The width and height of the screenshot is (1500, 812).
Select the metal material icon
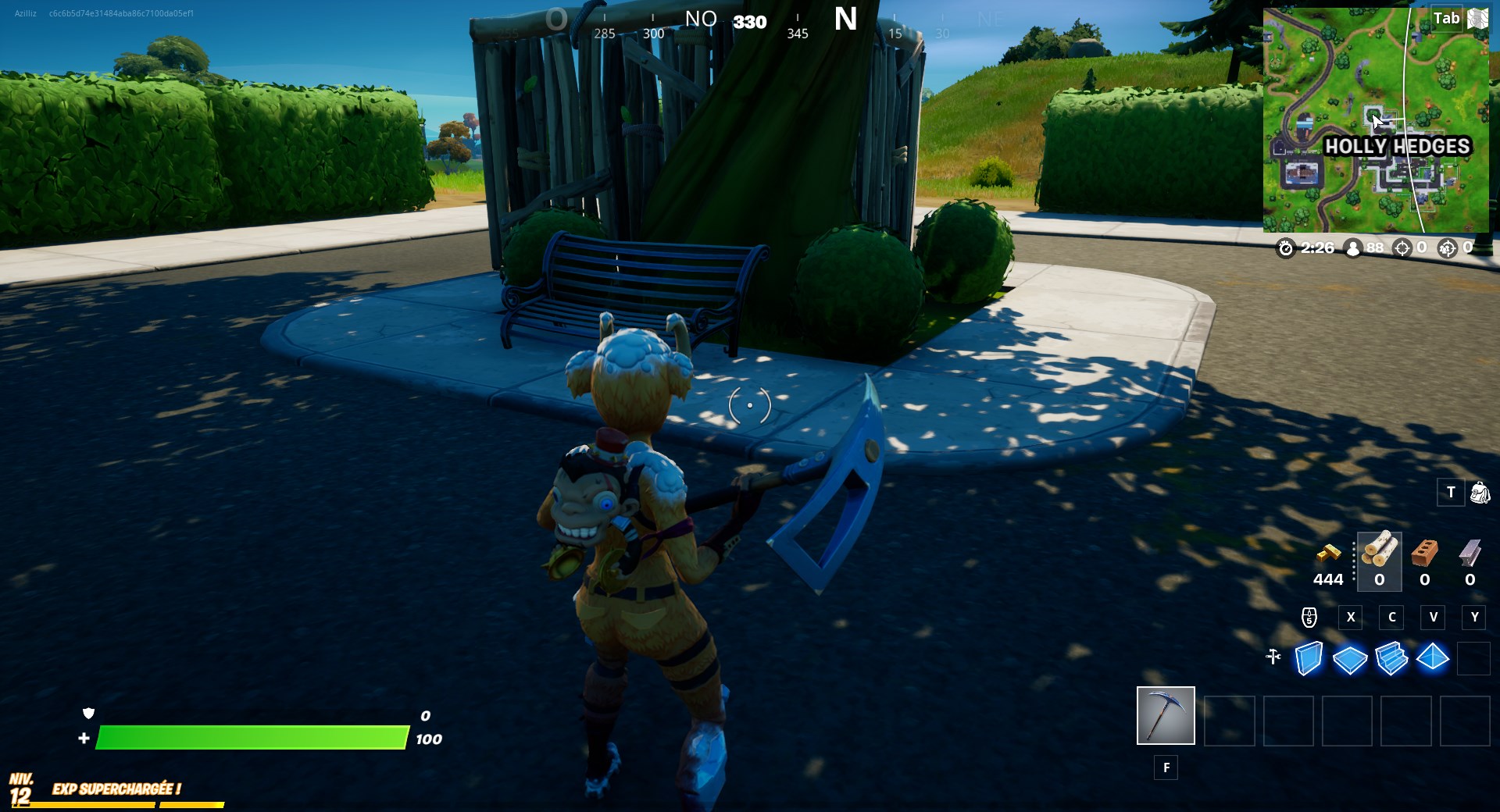[1468, 556]
